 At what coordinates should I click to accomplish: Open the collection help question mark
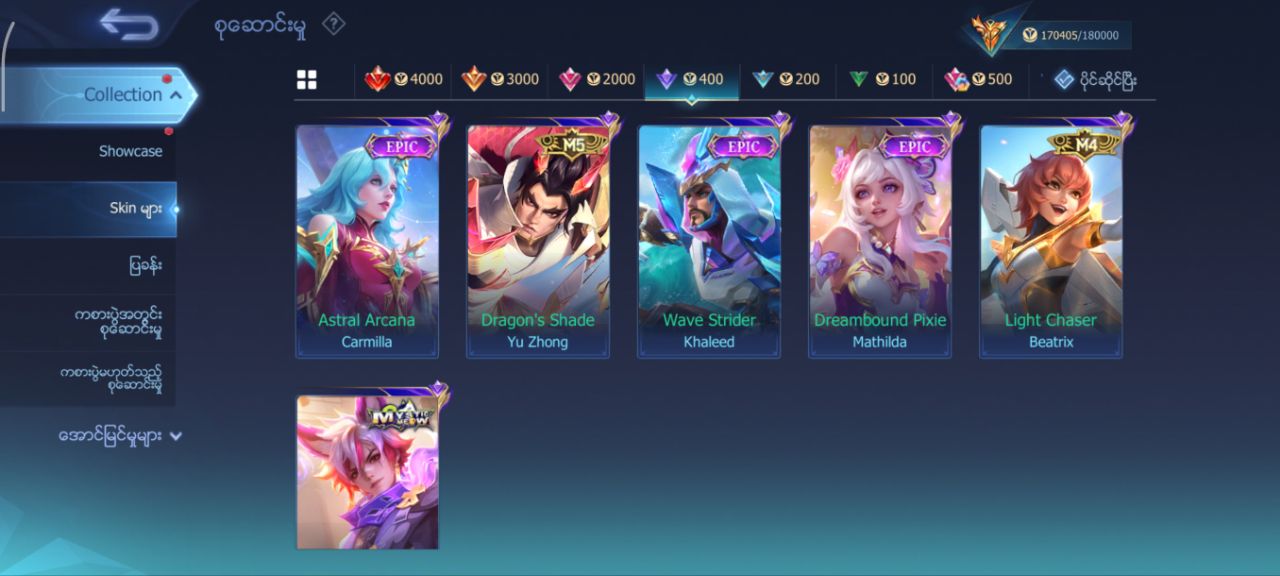click(334, 24)
